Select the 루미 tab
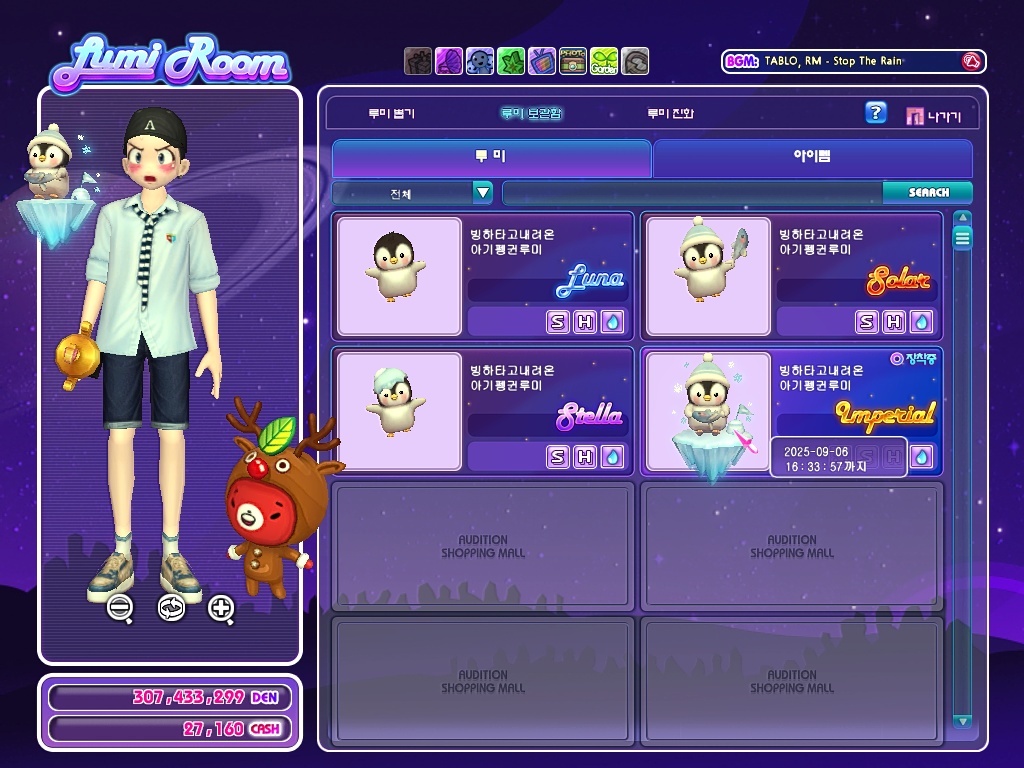Viewport: 1024px width, 768px height. point(491,158)
